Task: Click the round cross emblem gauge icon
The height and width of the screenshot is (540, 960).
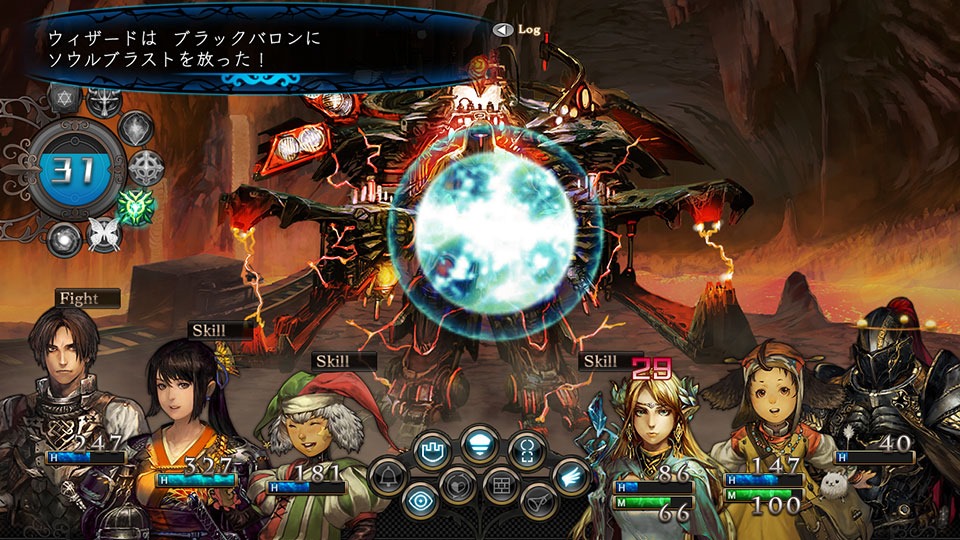Action: (x=148, y=167)
